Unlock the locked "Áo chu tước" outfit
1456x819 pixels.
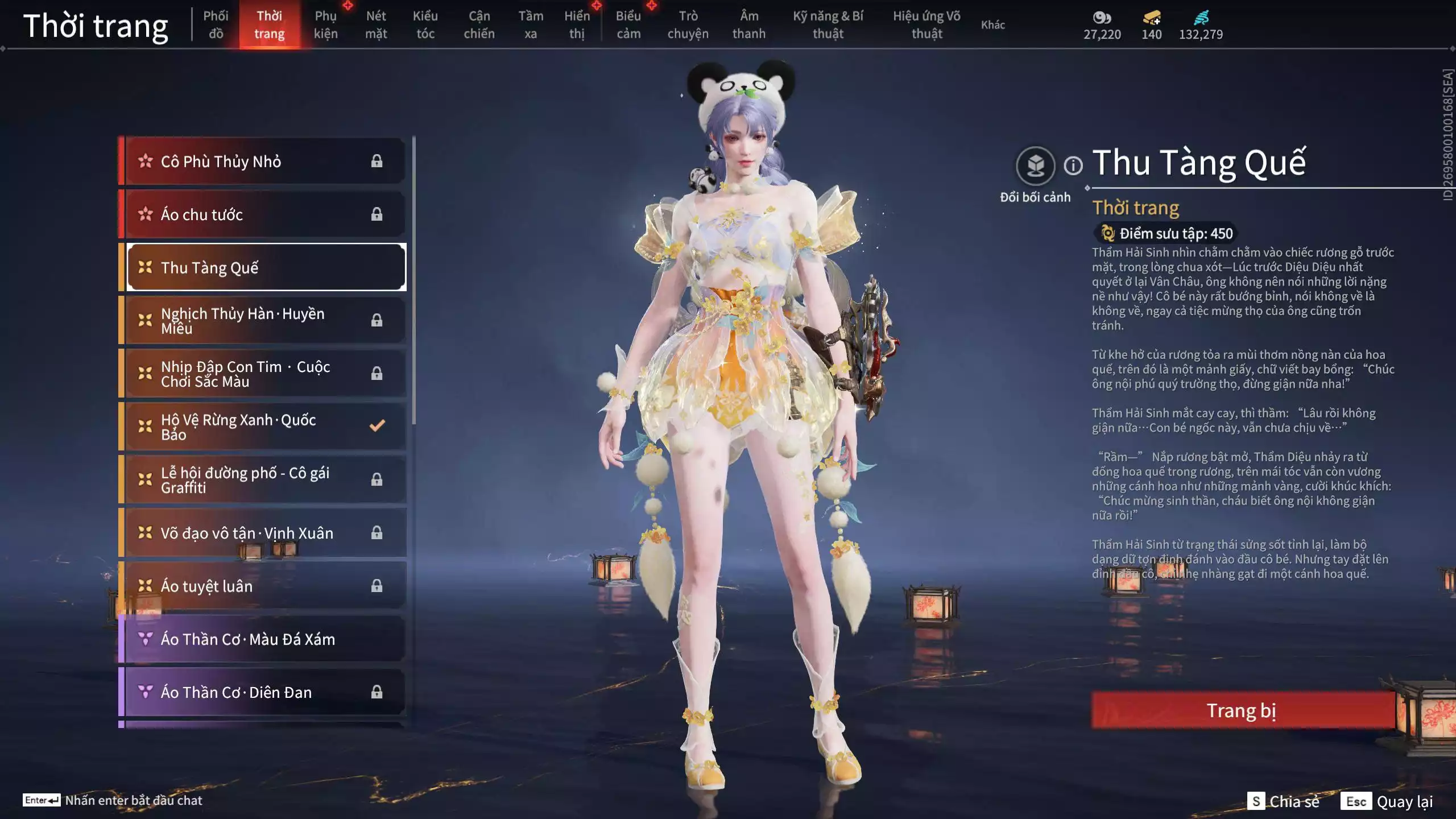click(377, 214)
